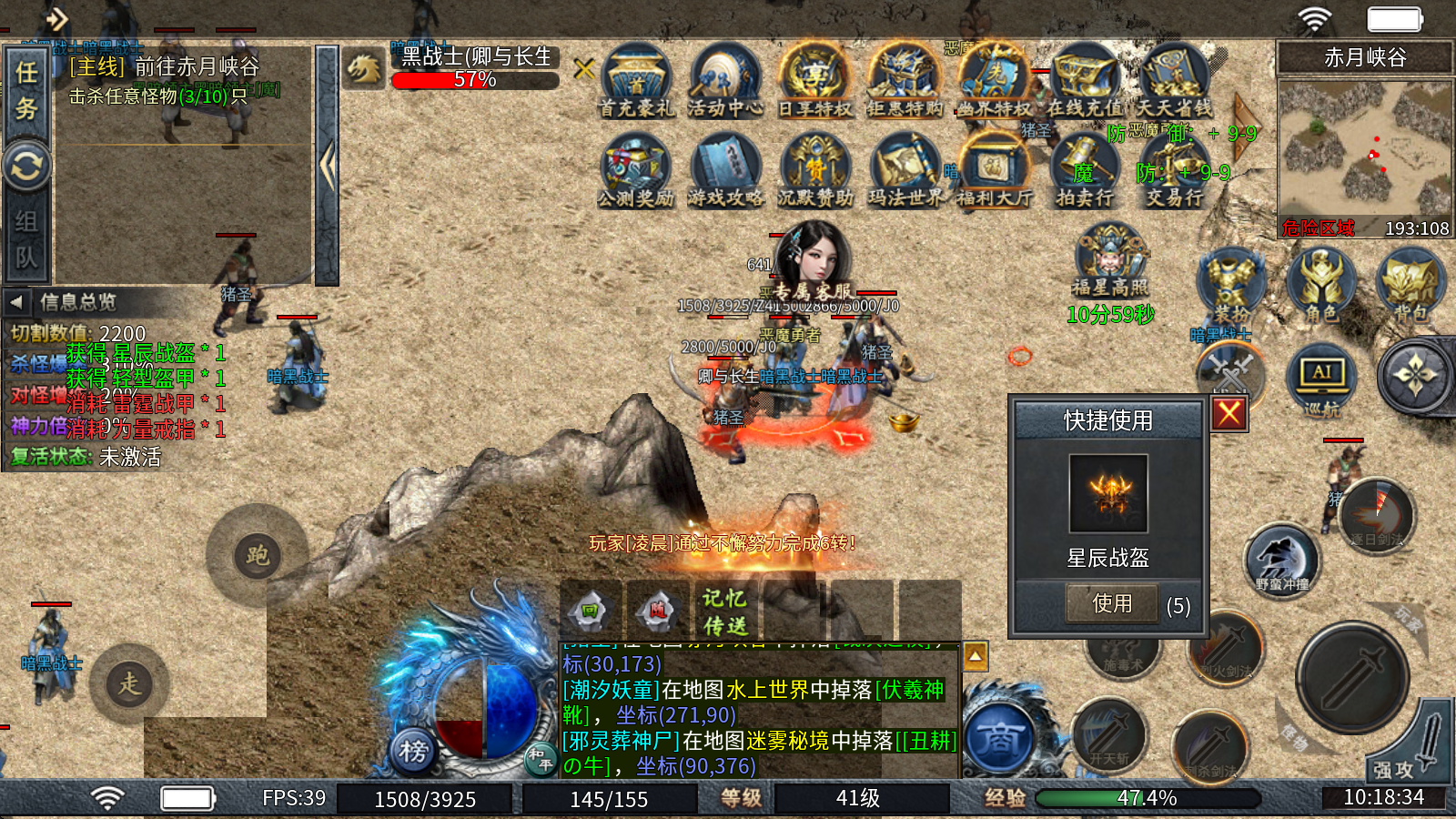Toggle the AI 巡航 auto-patrol

tap(1321, 379)
